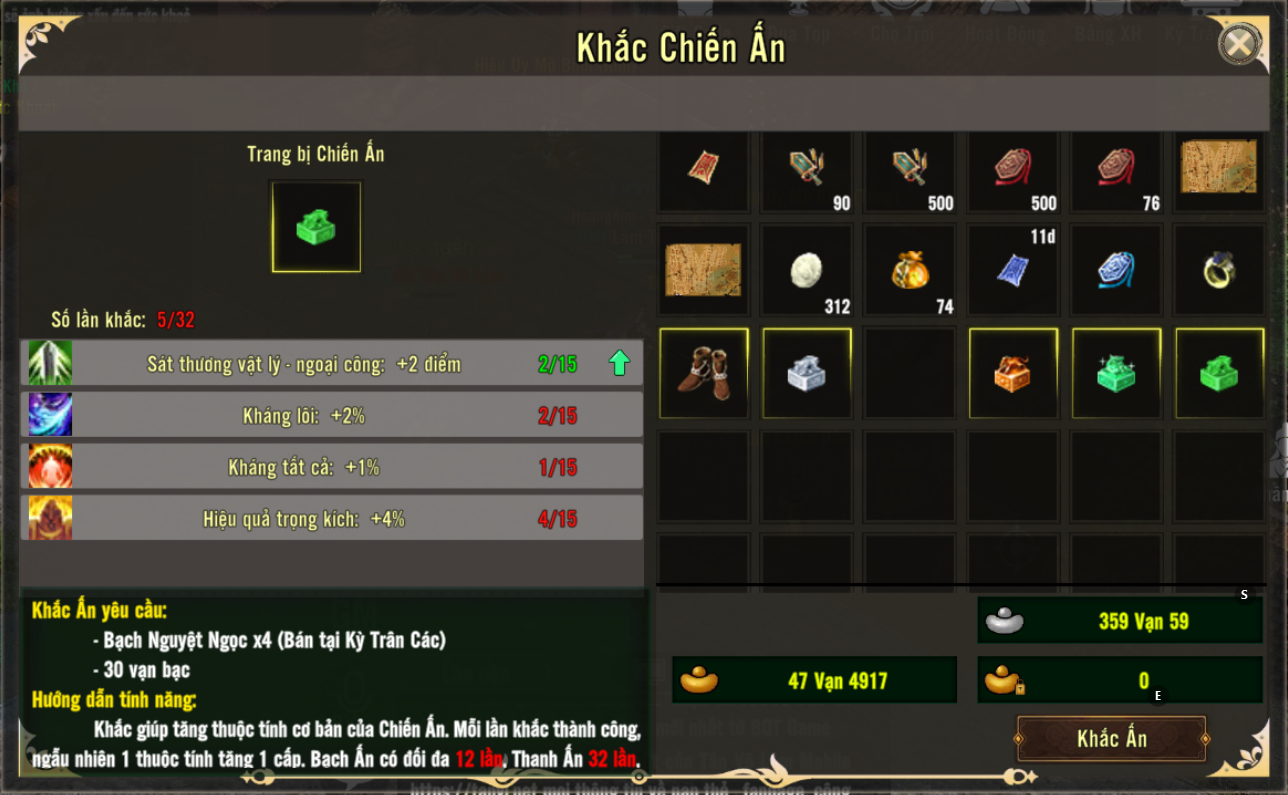Select the Kháng tất cả attribute row

tap(331, 467)
